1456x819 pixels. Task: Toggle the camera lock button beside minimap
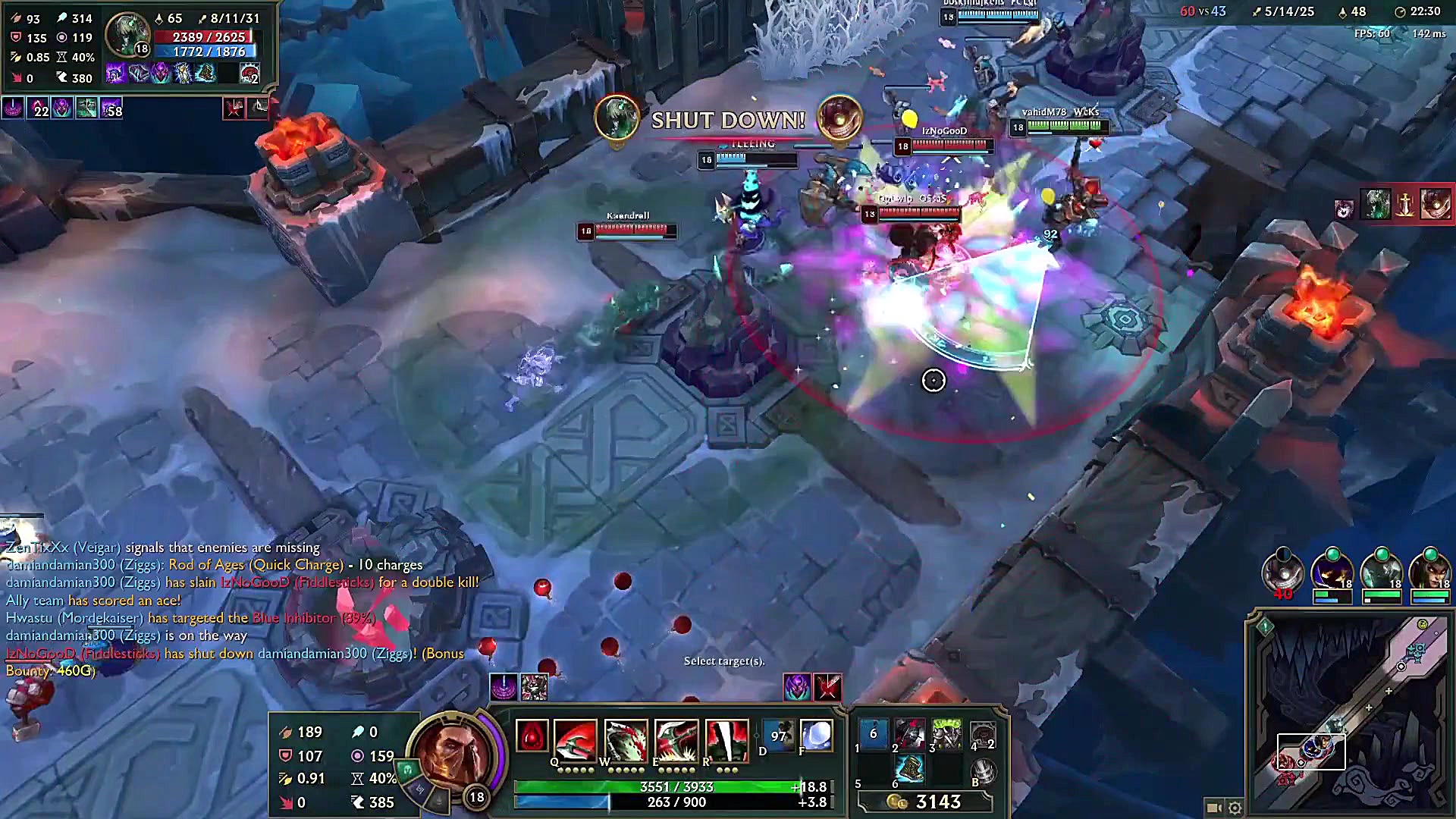[1213, 808]
